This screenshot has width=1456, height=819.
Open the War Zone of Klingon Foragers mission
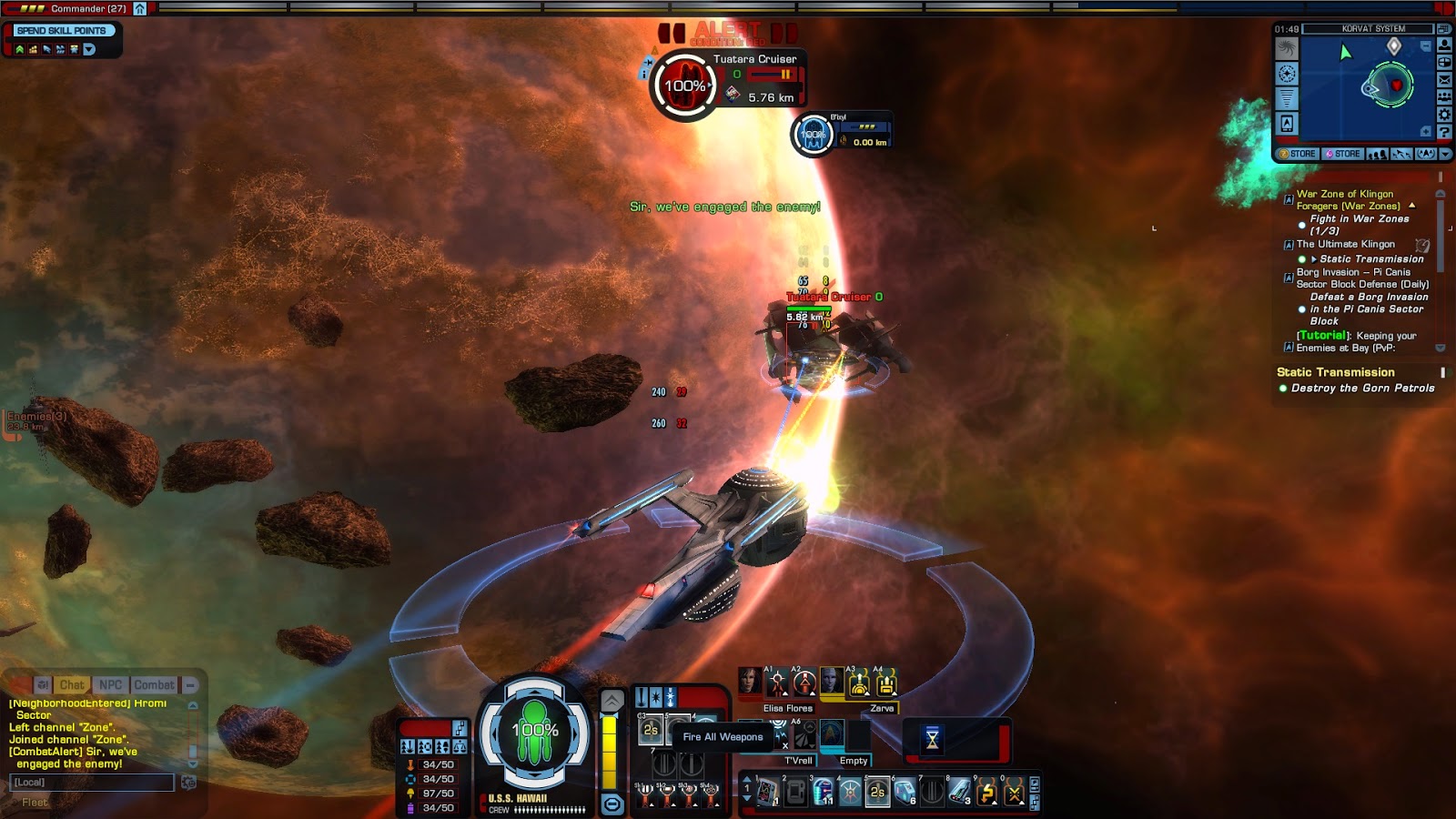[1345, 199]
